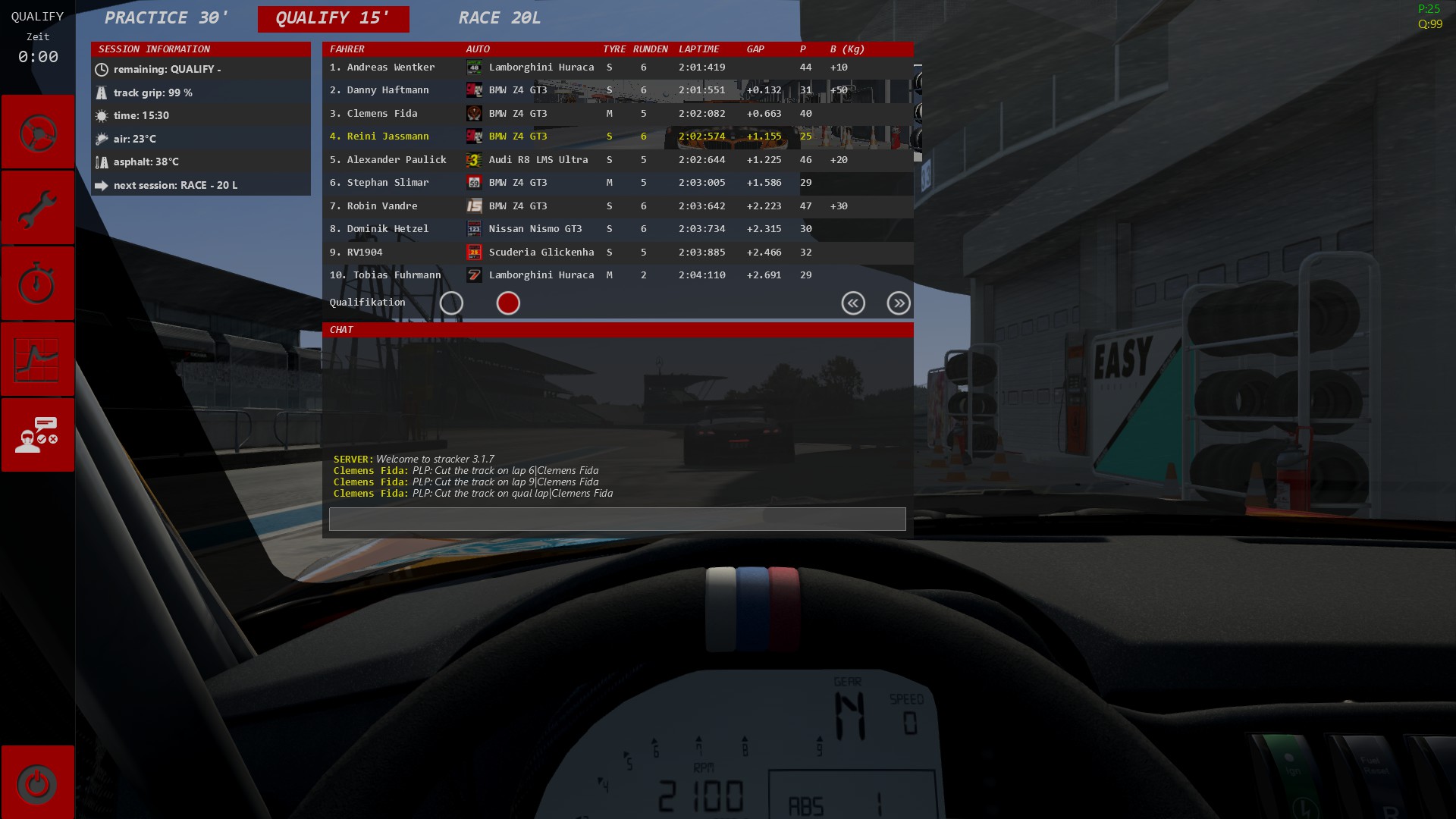The width and height of the screenshot is (1456, 819).
Task: Select the empty circle standings page indicator
Action: pyautogui.click(x=451, y=303)
